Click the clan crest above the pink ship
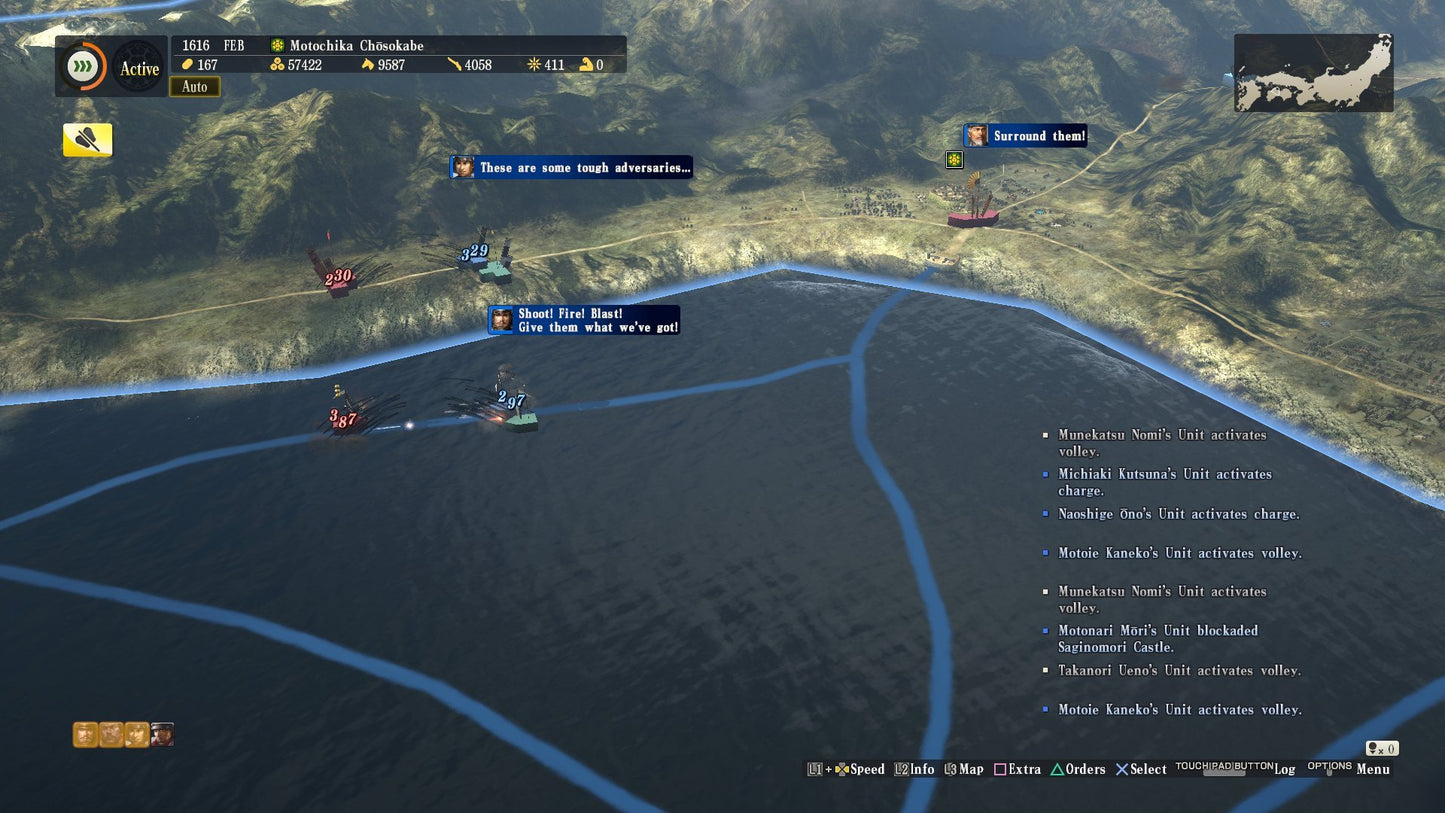The height and width of the screenshot is (813, 1445). click(x=953, y=159)
